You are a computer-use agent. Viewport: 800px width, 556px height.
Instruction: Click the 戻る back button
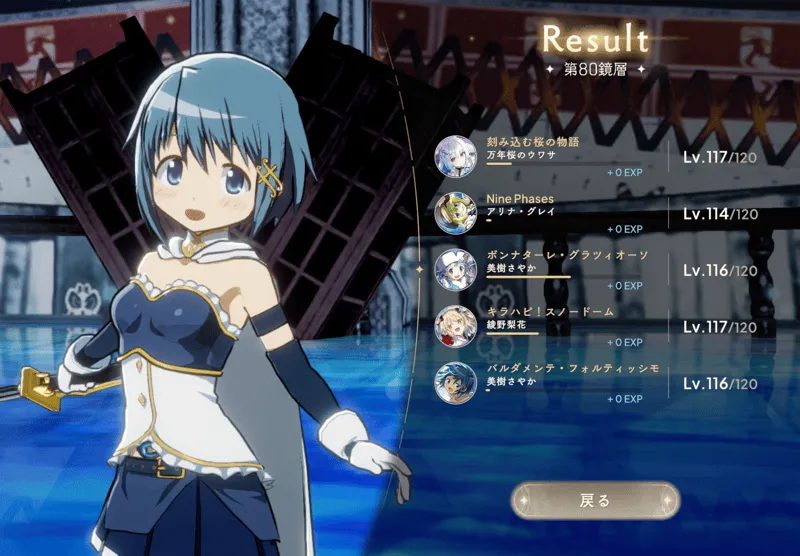point(594,500)
